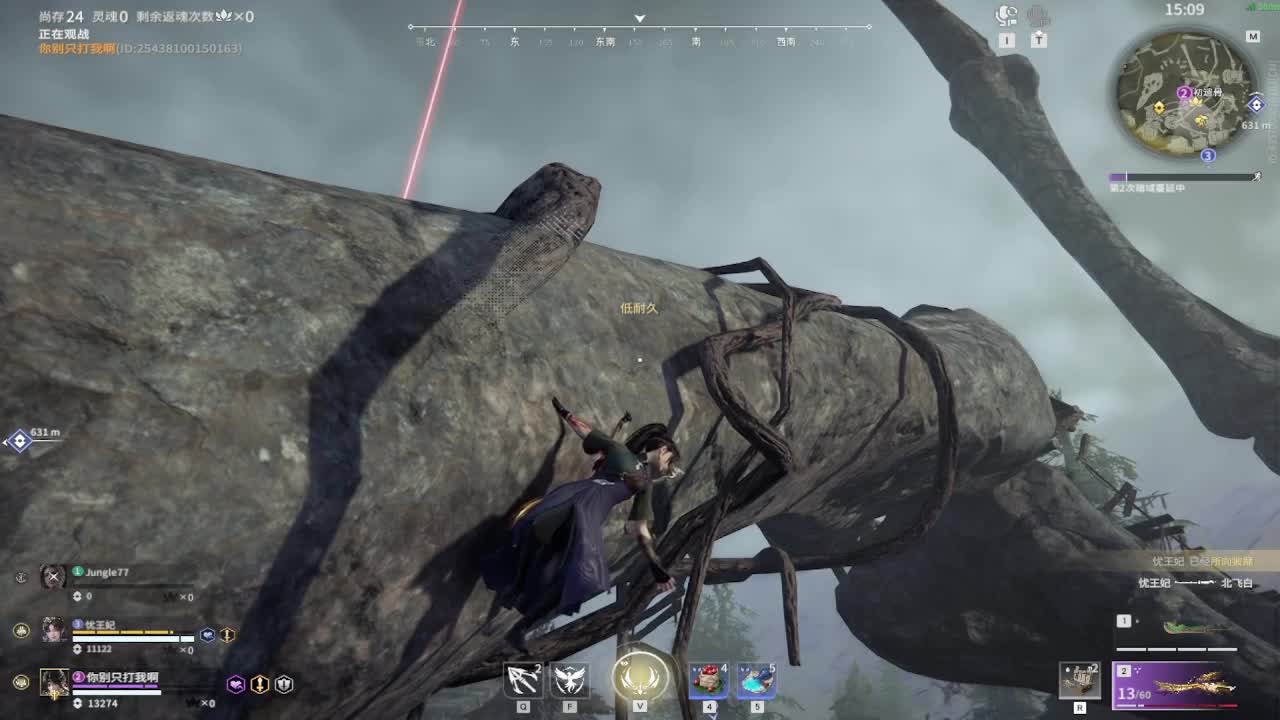Use the blue potion consumable slot
Image resolution: width=1280 pixels, height=720 pixels.
(756, 680)
